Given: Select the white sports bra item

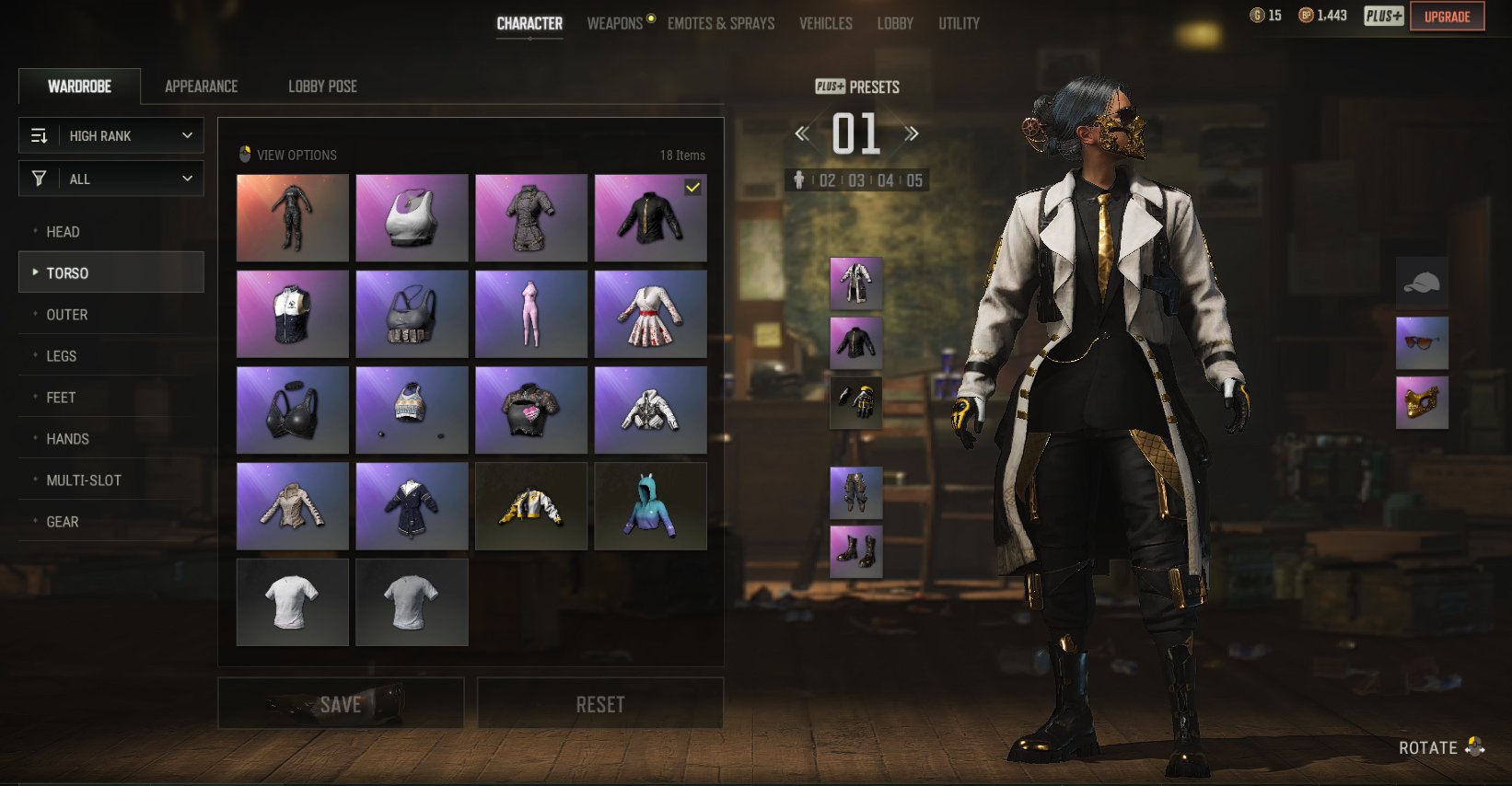Looking at the screenshot, I should (x=412, y=218).
